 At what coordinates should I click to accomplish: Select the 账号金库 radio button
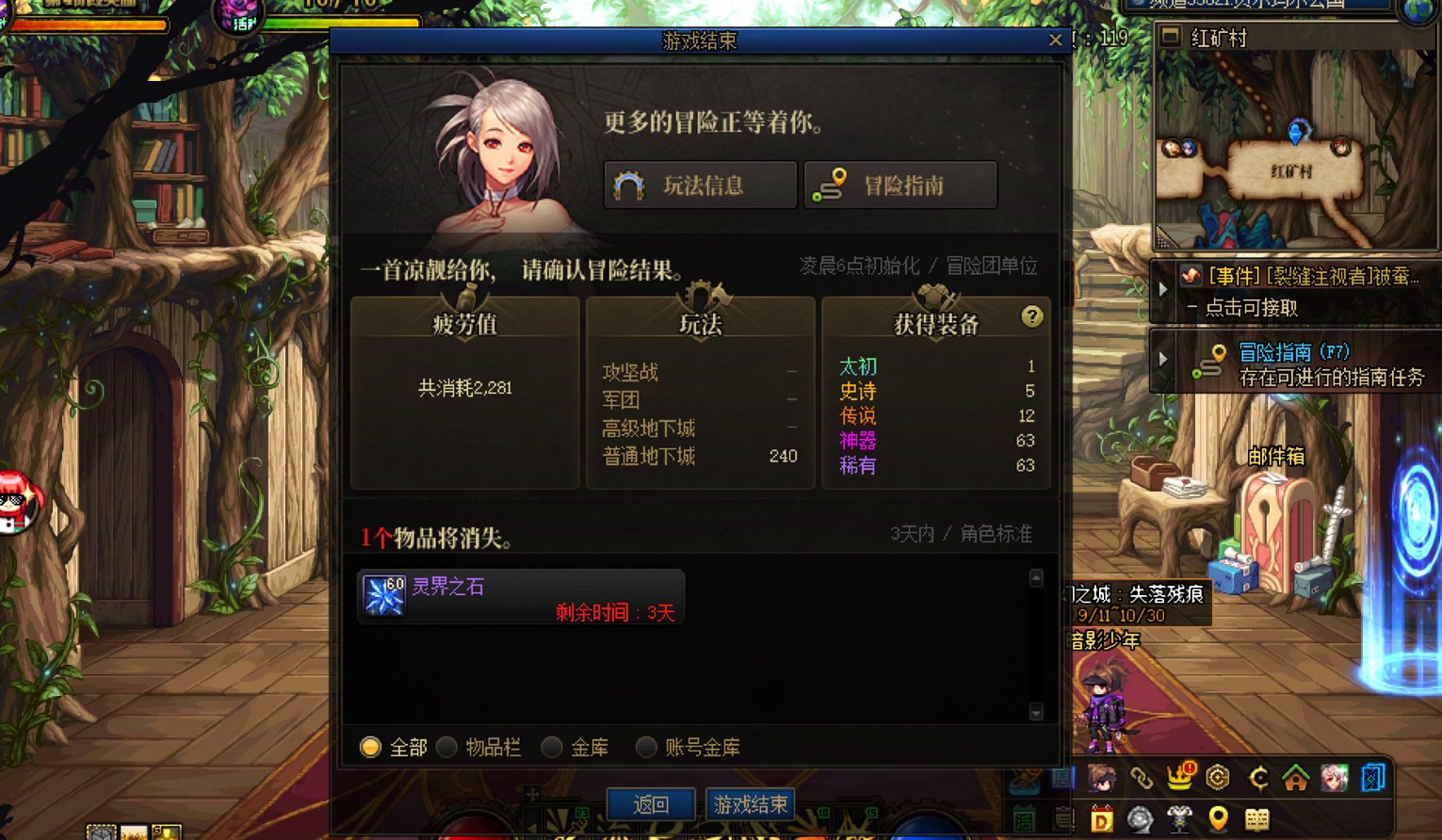(647, 747)
